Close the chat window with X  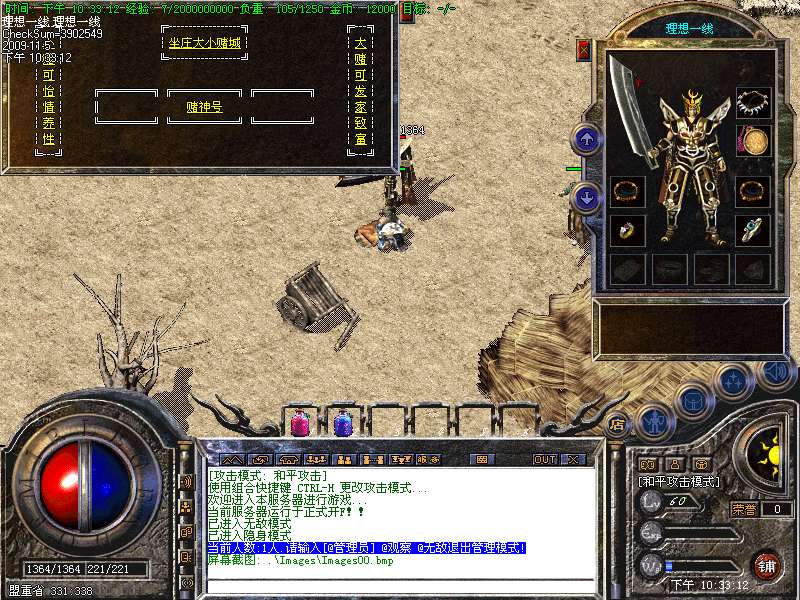(x=573, y=459)
